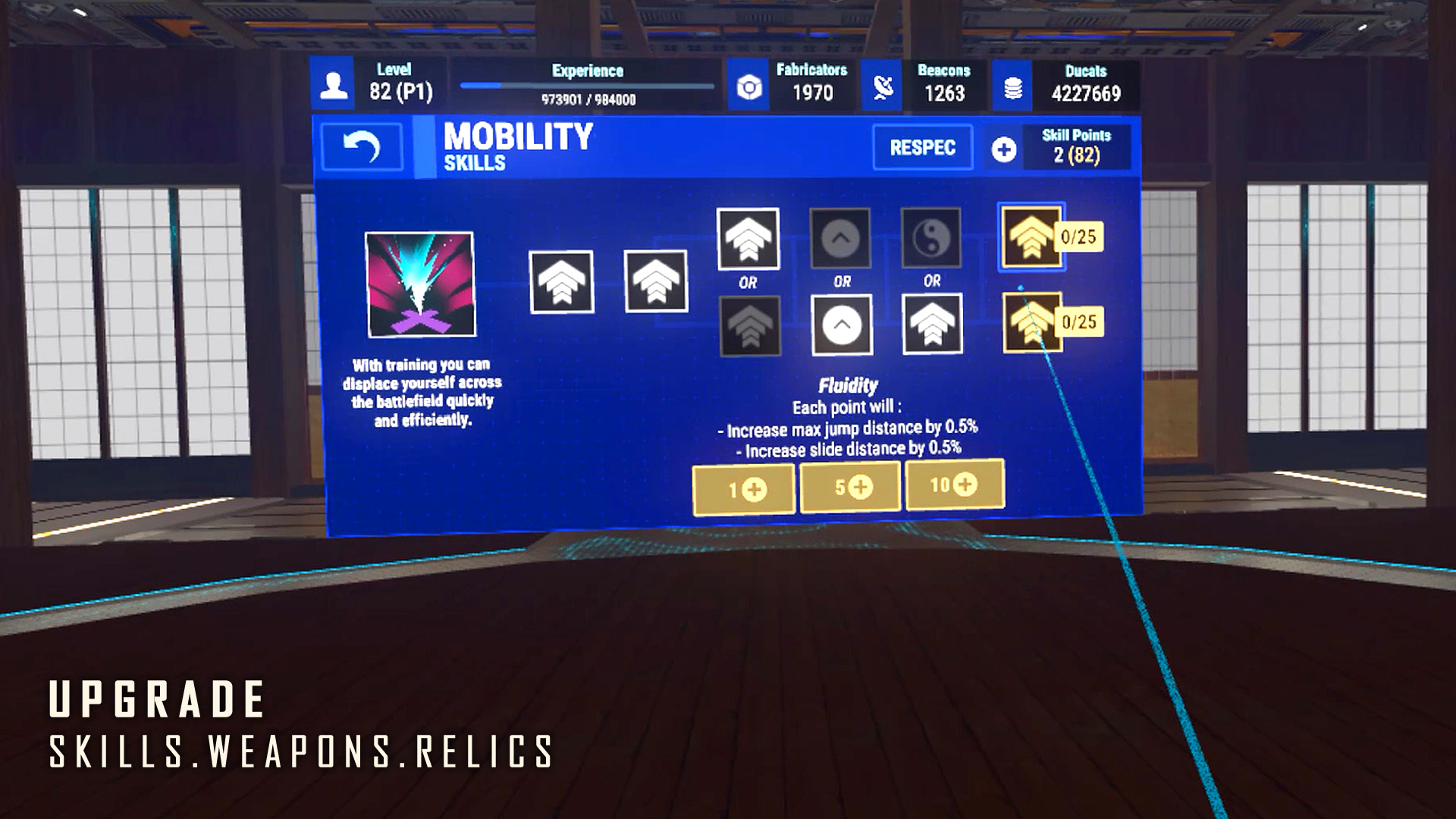The height and width of the screenshot is (819, 1456).
Task: Choose the bottom circular arrow skill option
Action: click(x=841, y=326)
